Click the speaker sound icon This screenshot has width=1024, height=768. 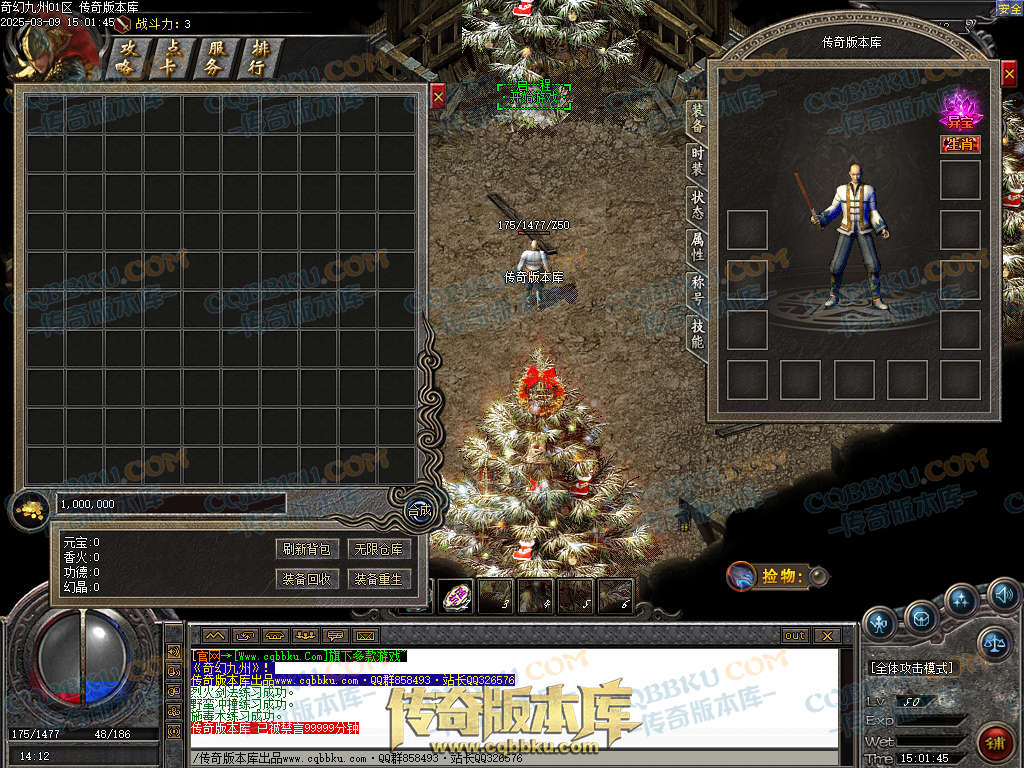[x=1003, y=597]
